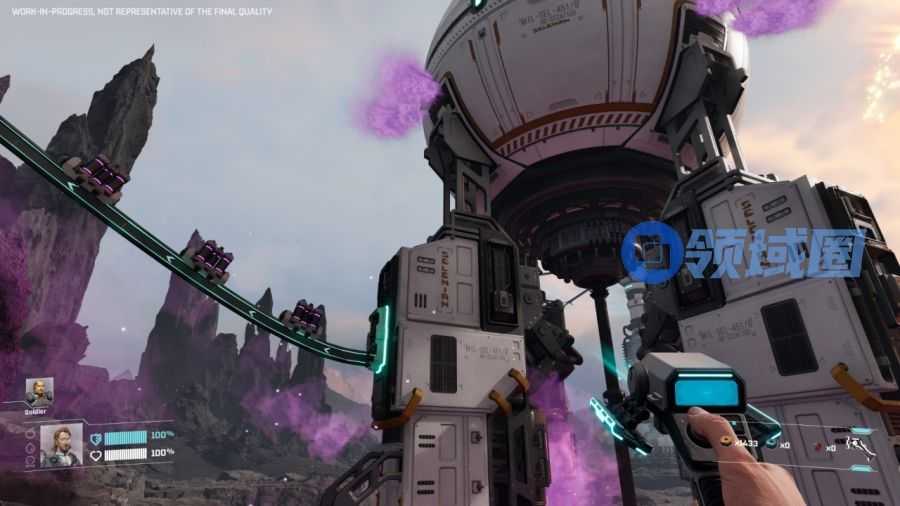Click the red resource icon
The height and width of the screenshot is (506, 900).
coord(818,444)
